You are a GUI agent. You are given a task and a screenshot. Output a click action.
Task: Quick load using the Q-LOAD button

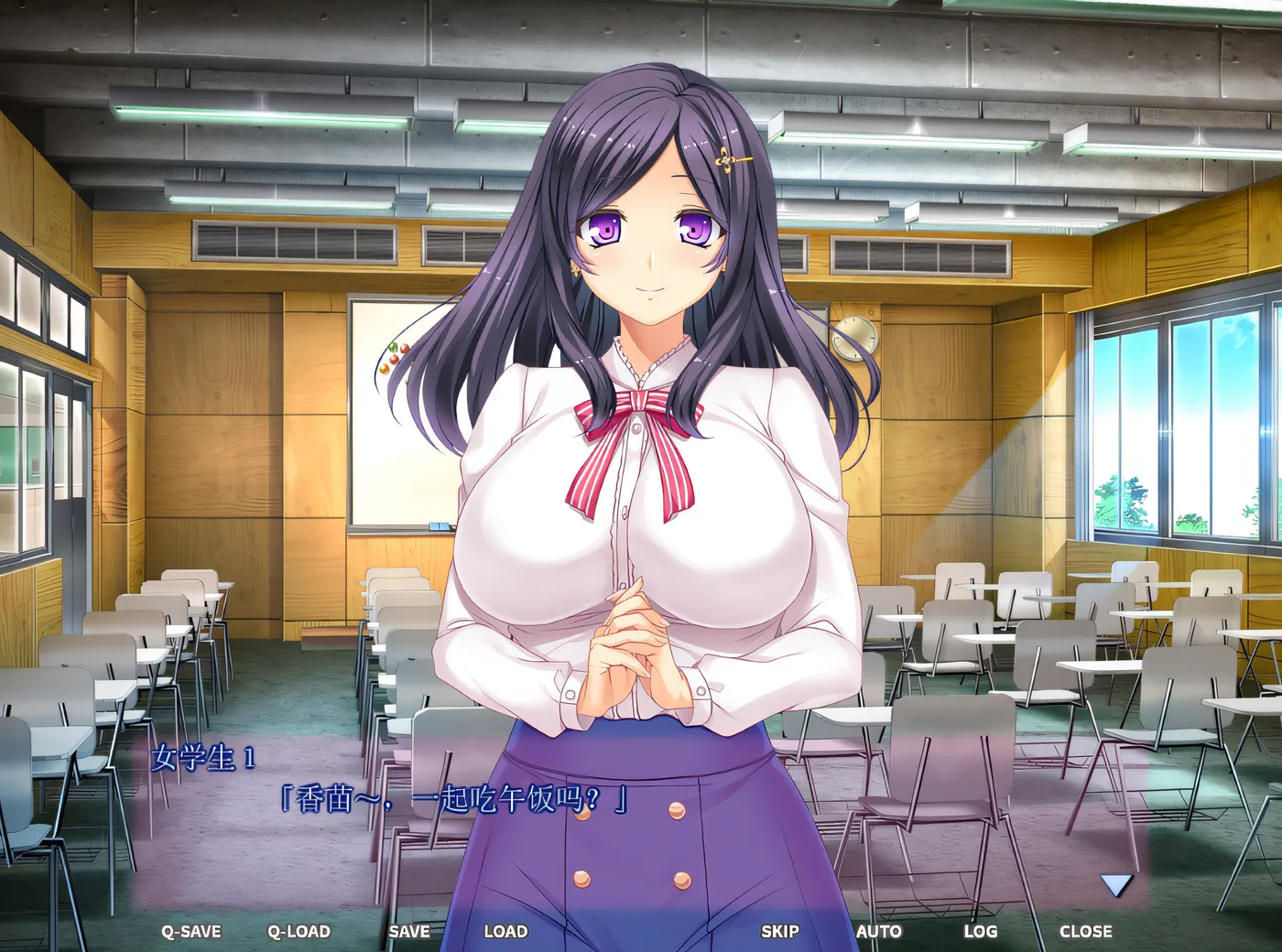point(299,932)
